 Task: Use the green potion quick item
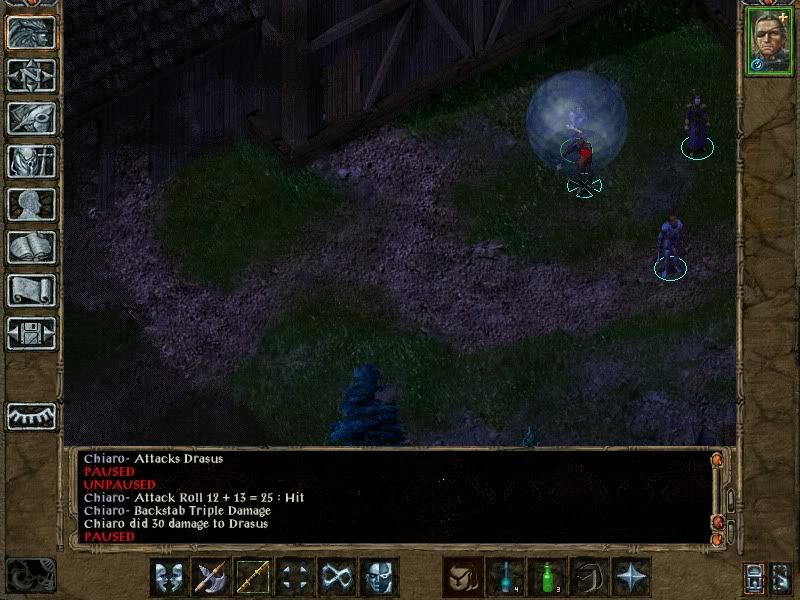click(547, 576)
